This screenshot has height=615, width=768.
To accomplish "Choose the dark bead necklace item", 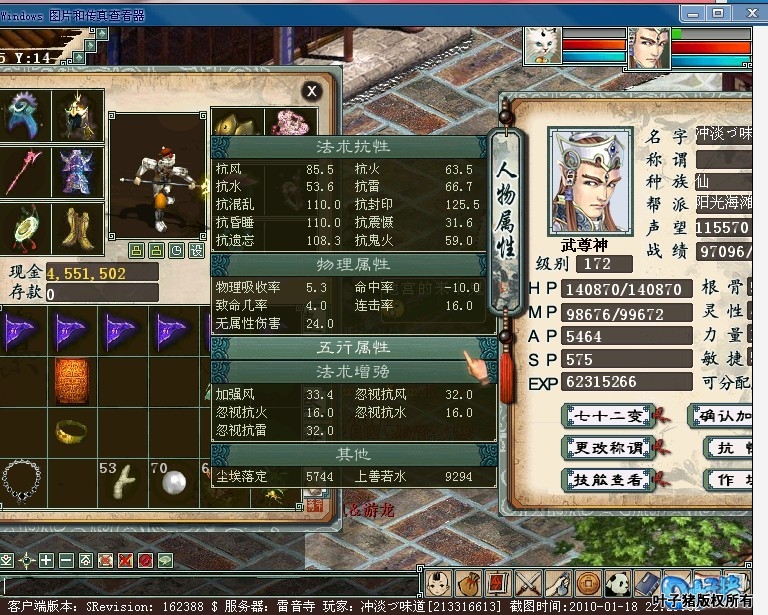I will 21,482.
